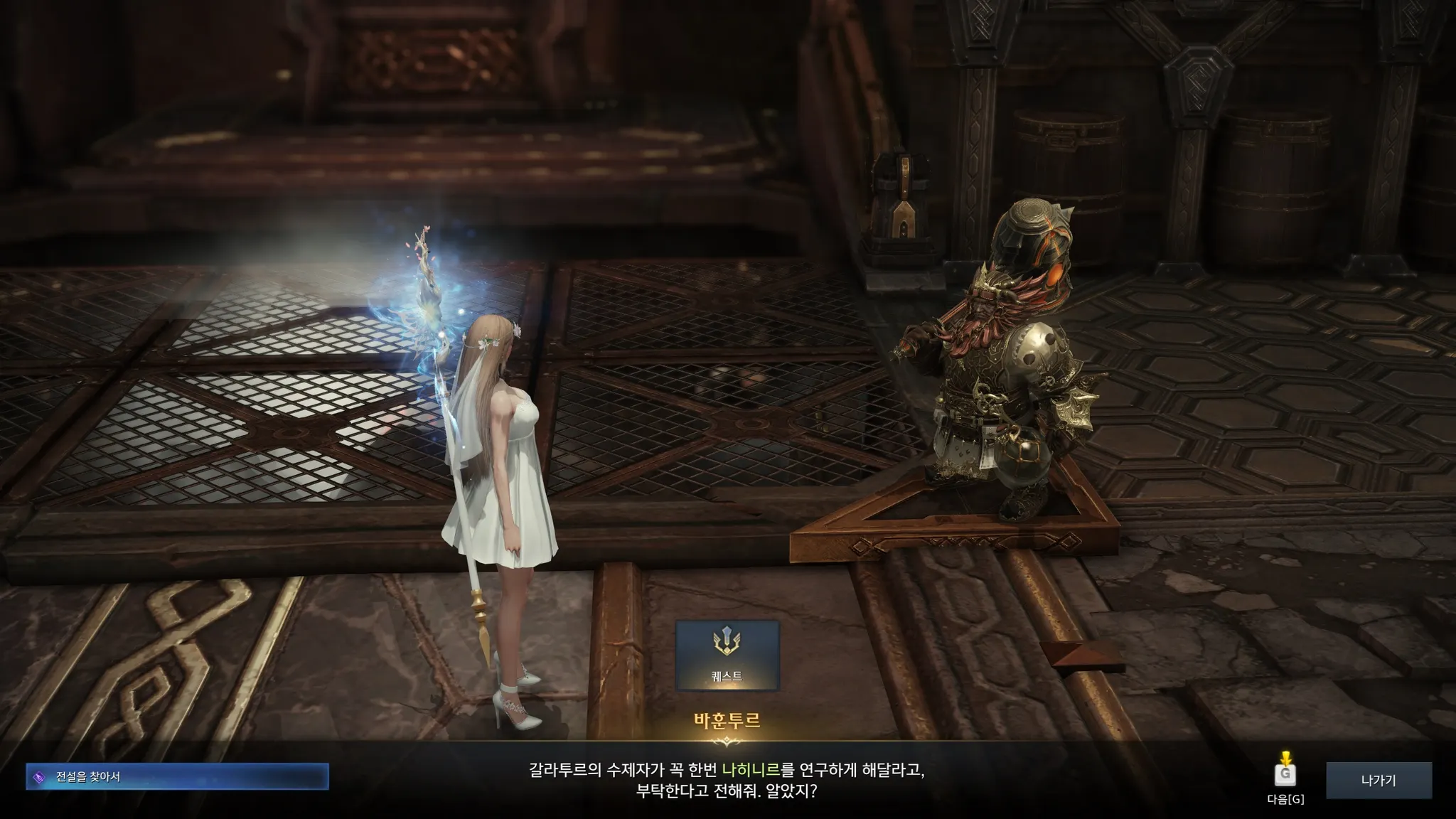Click the 나가기 exit button
1456x819 pixels.
pos(1379,780)
